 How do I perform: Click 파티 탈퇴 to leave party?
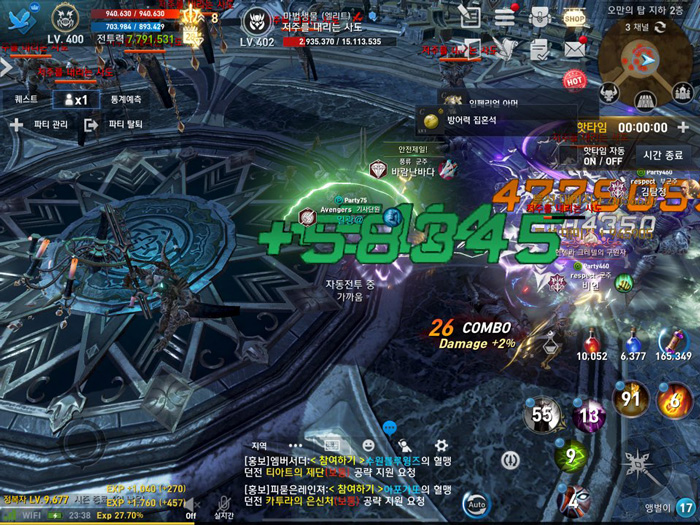coord(113,125)
